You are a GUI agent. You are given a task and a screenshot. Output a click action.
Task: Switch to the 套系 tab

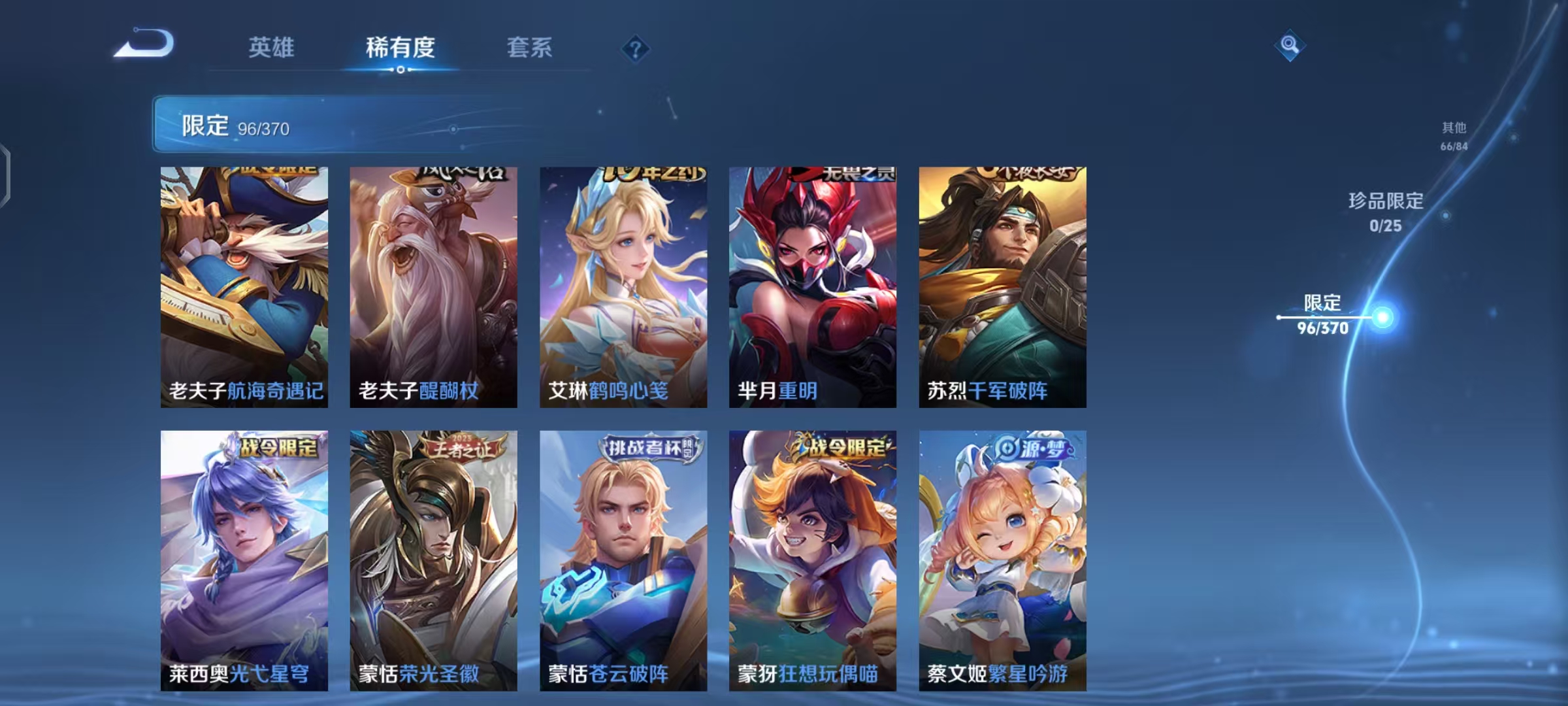click(529, 48)
